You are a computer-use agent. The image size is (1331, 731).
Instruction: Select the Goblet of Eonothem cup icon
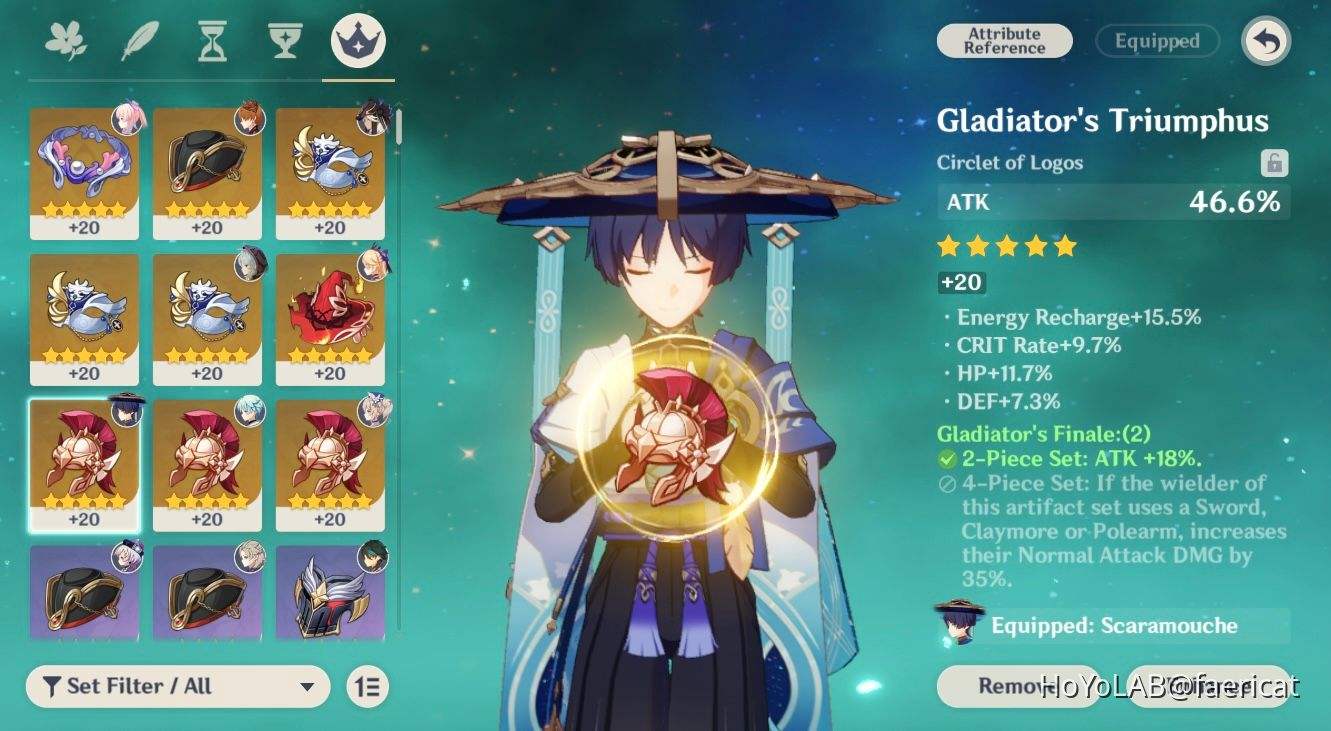(284, 38)
